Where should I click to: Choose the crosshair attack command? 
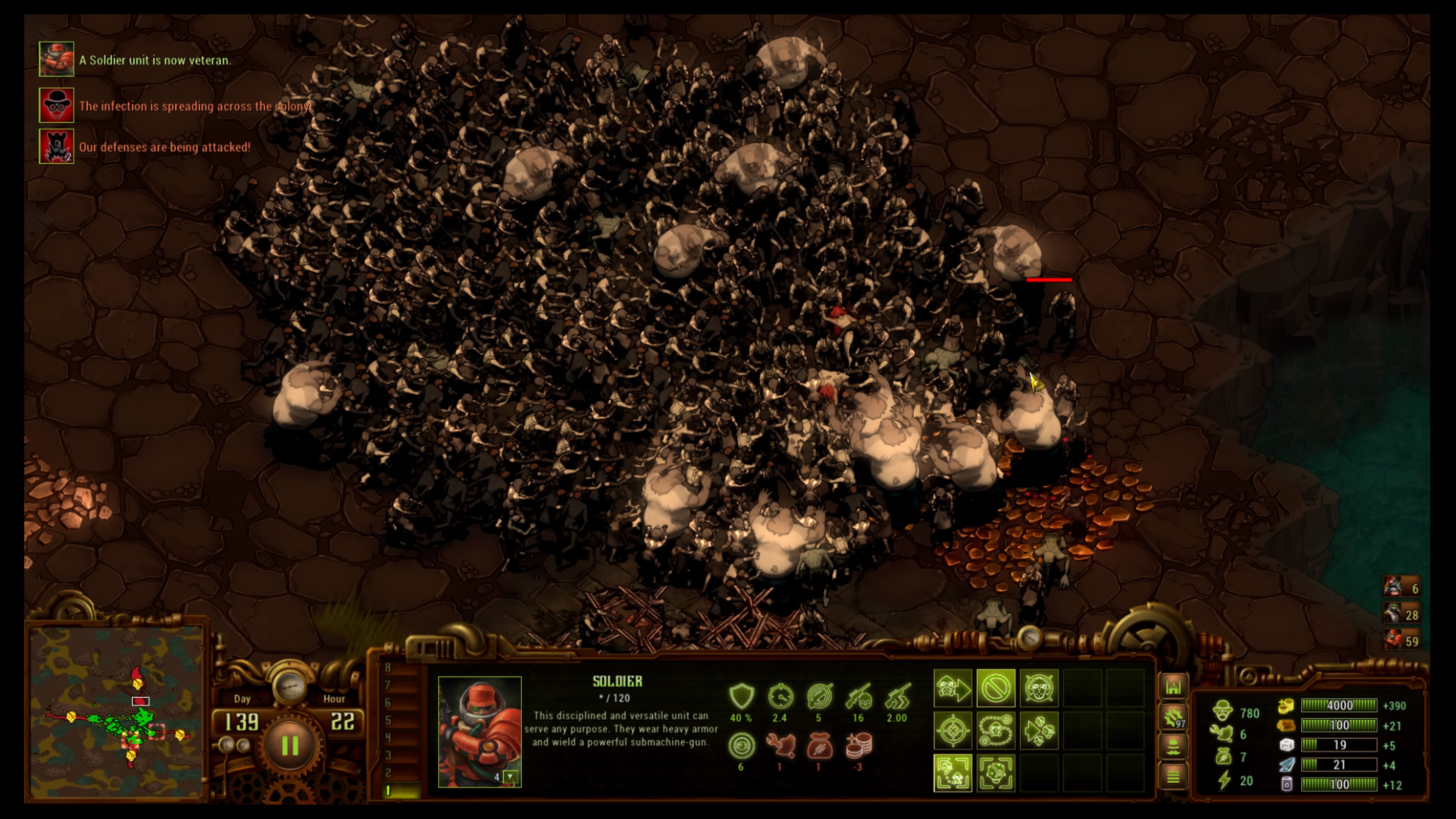(x=953, y=730)
